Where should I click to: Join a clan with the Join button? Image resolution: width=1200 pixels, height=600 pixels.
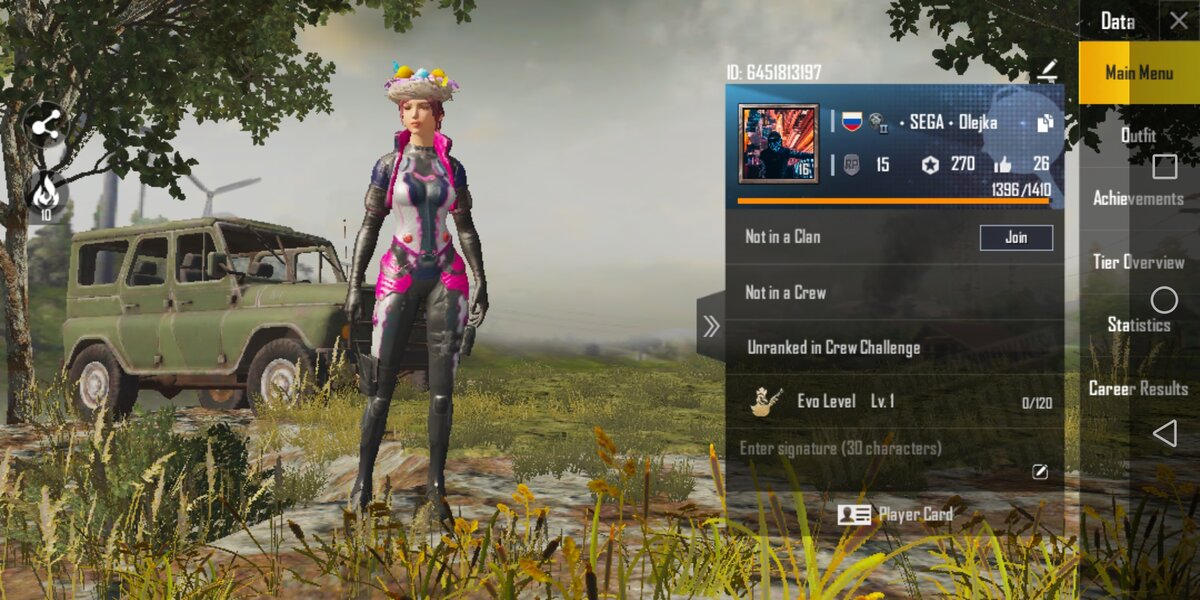pyautogui.click(x=1015, y=237)
